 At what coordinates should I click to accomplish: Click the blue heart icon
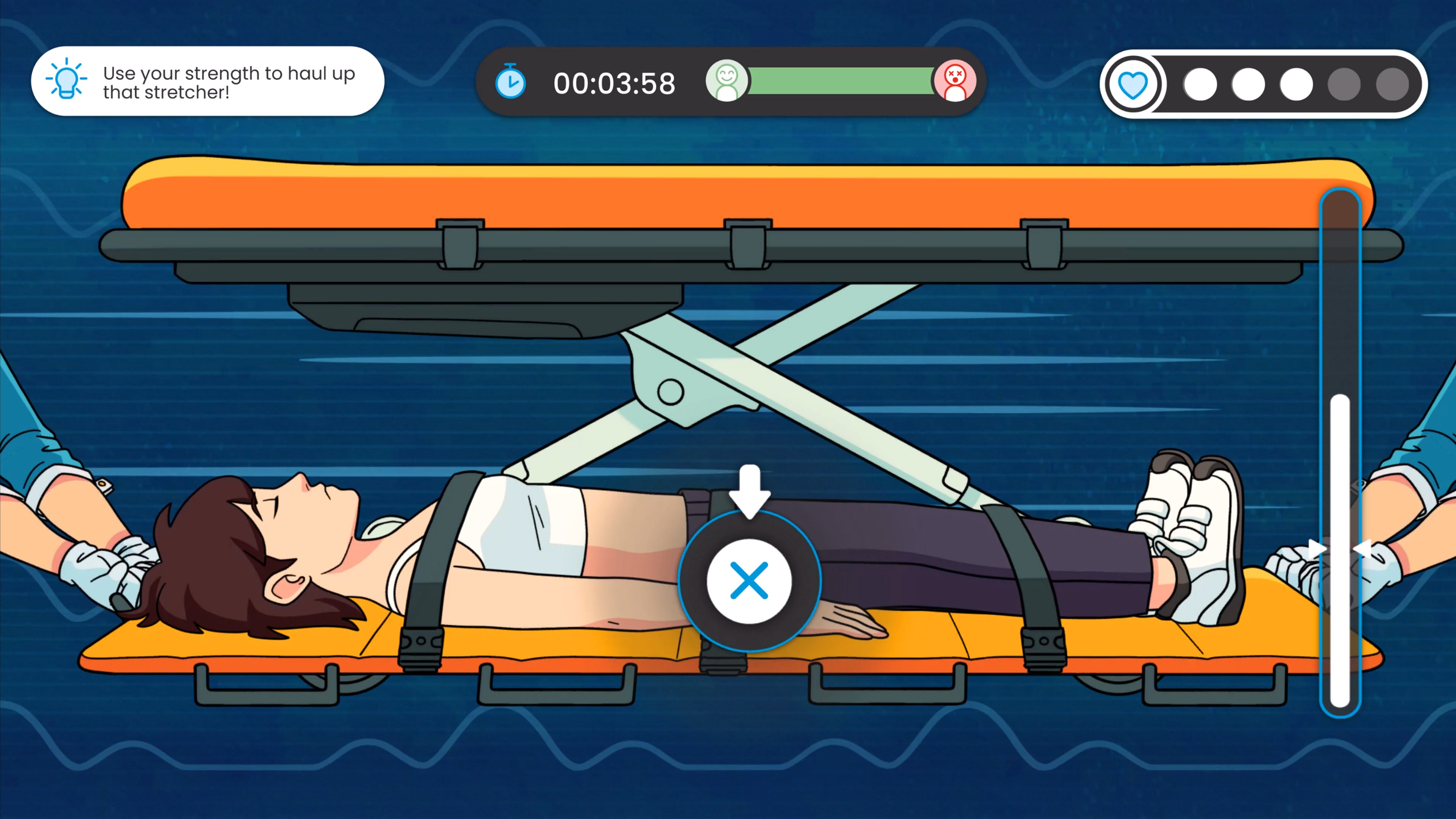point(1133,84)
